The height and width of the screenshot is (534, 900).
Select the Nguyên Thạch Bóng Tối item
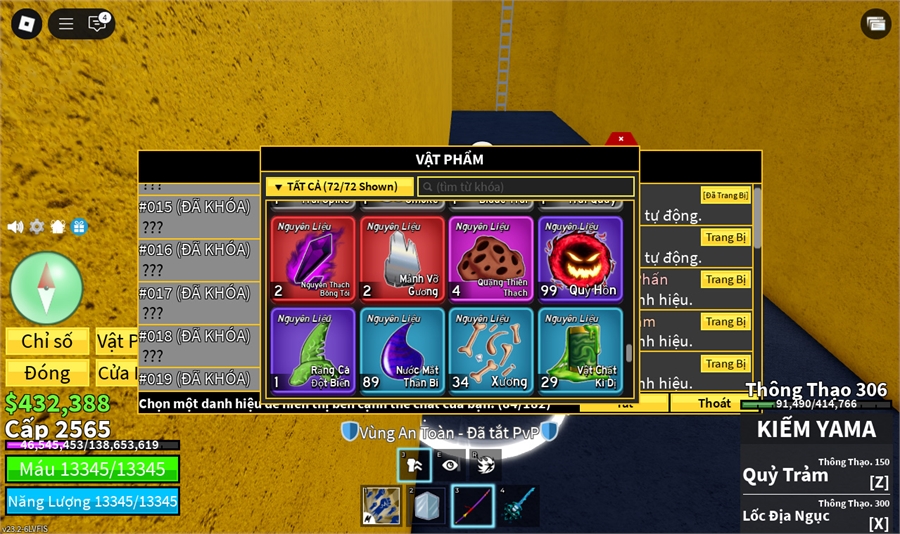click(x=313, y=259)
